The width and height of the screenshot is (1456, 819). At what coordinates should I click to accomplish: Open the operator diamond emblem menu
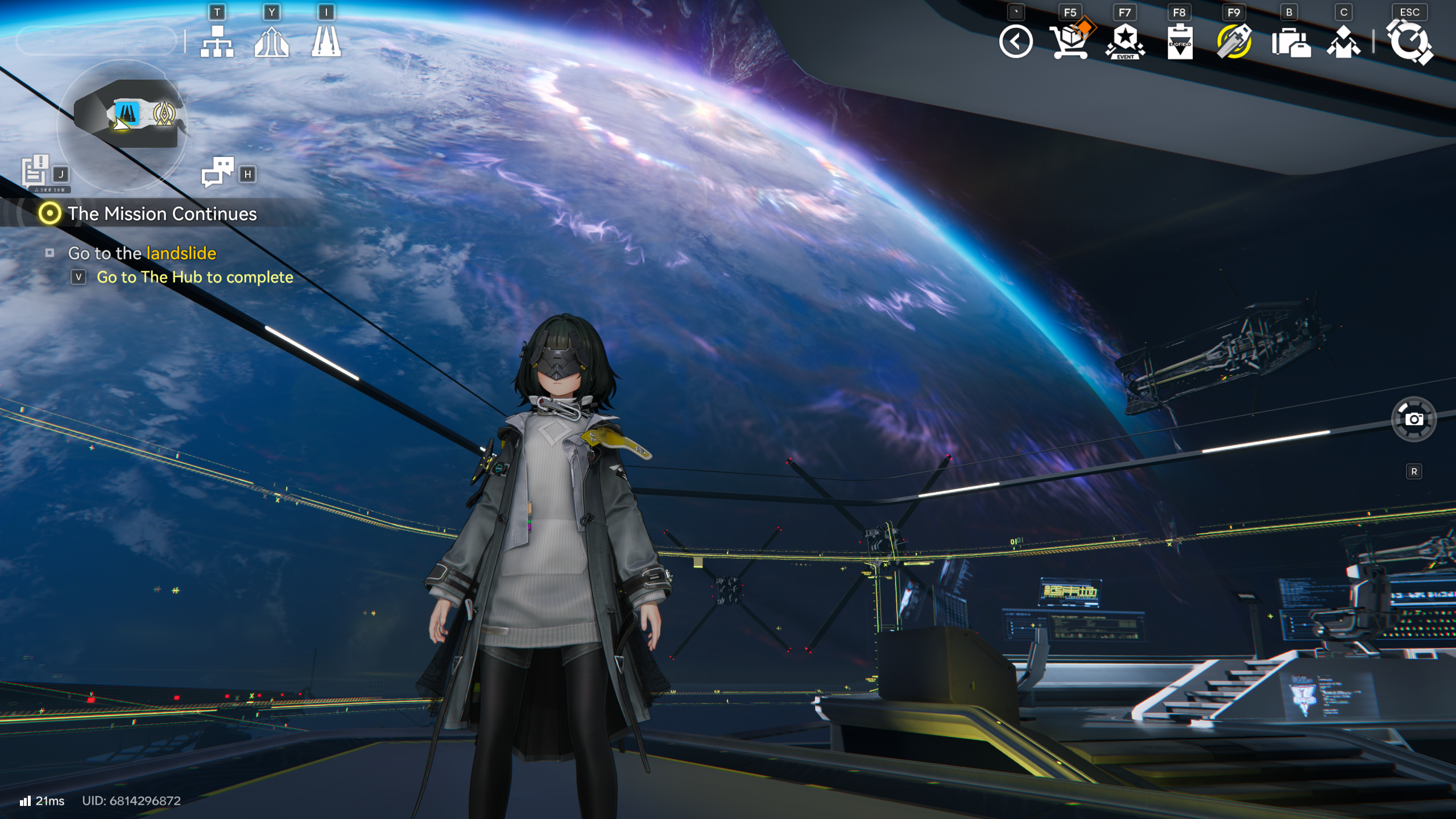[1343, 43]
